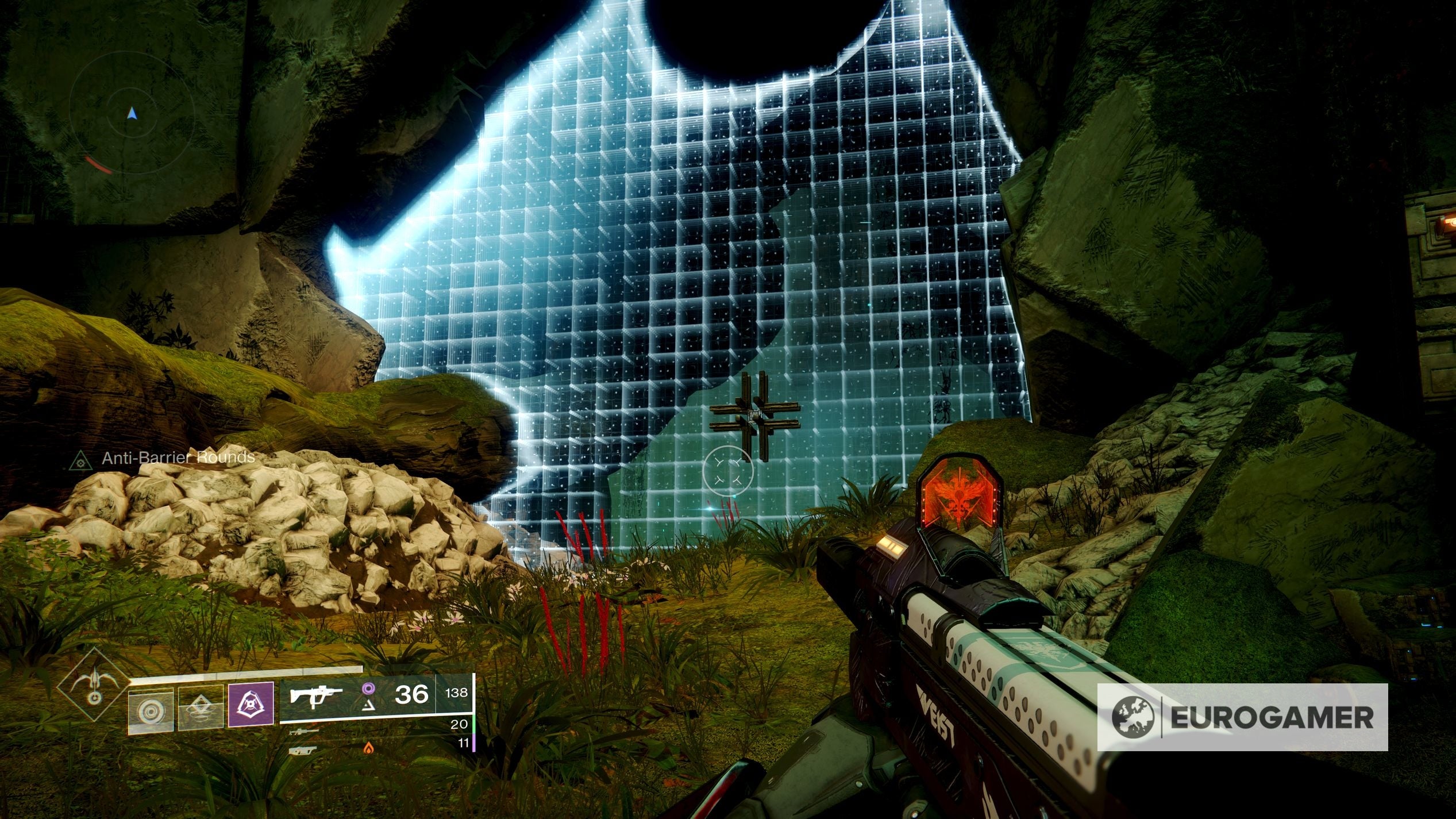This screenshot has width=1456, height=819.
Task: Click the radar in the corner
Action: click(132, 114)
